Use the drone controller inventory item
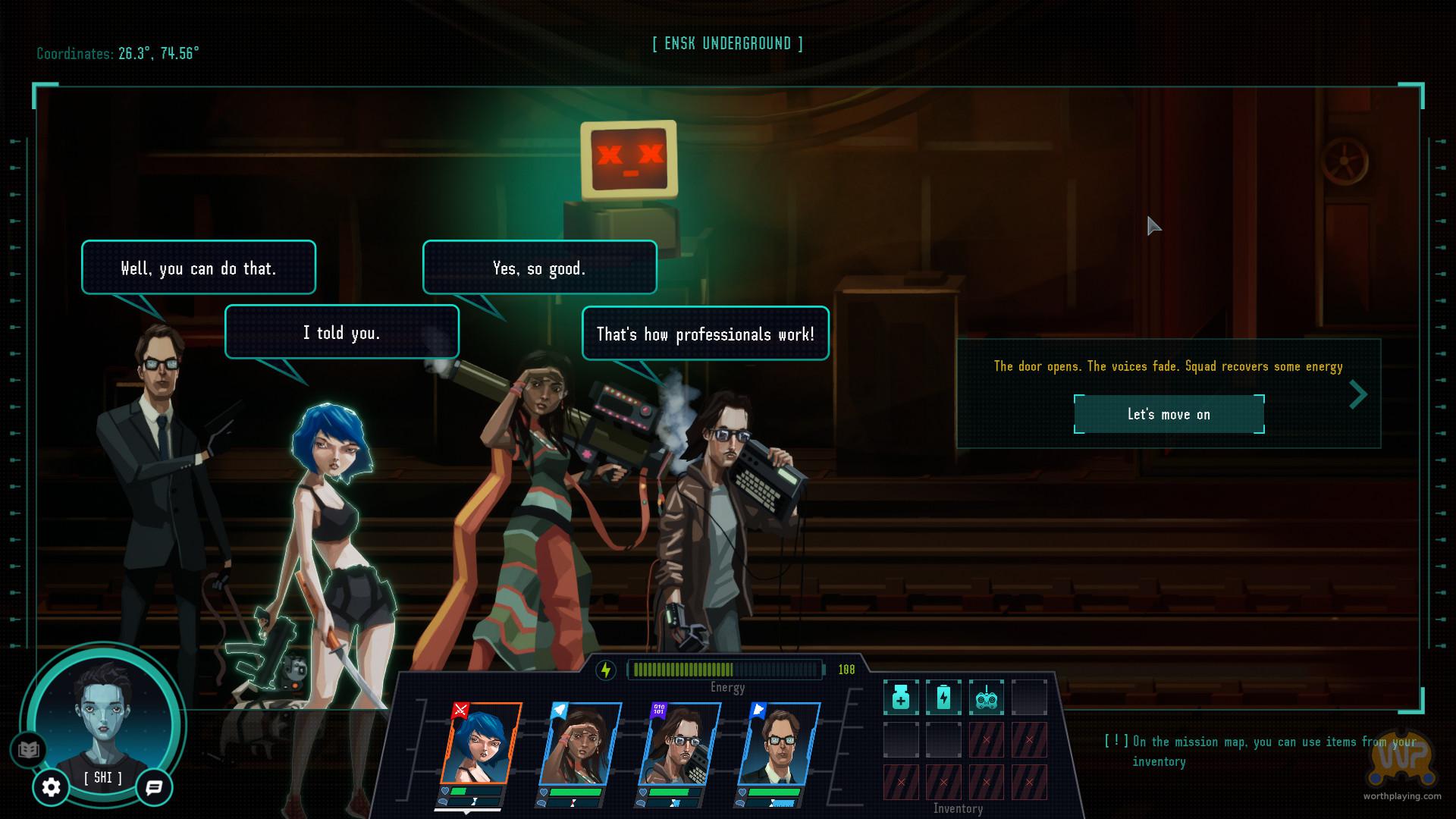Image resolution: width=1456 pixels, height=819 pixels. point(986,698)
